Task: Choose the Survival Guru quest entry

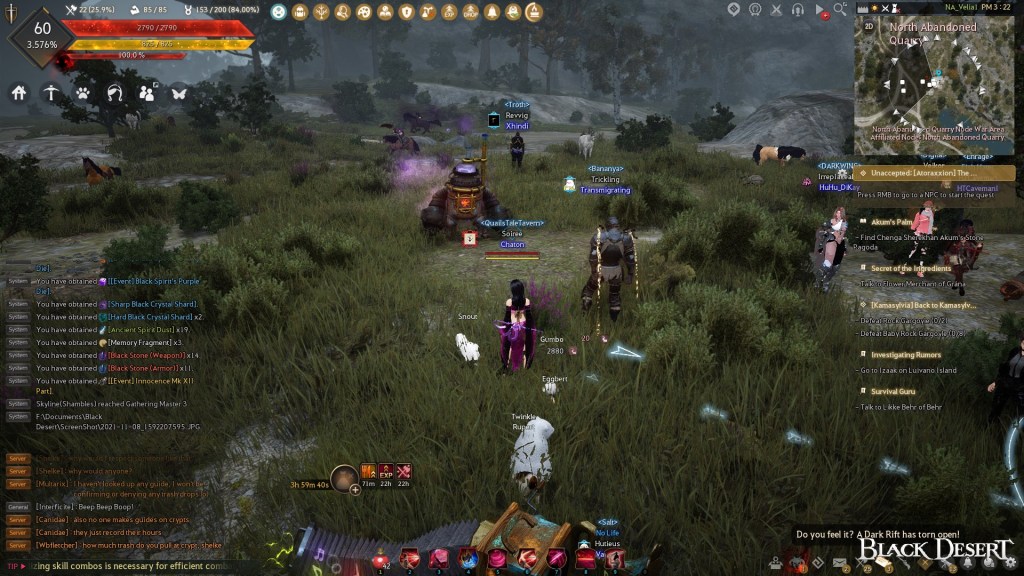Action: (x=893, y=391)
